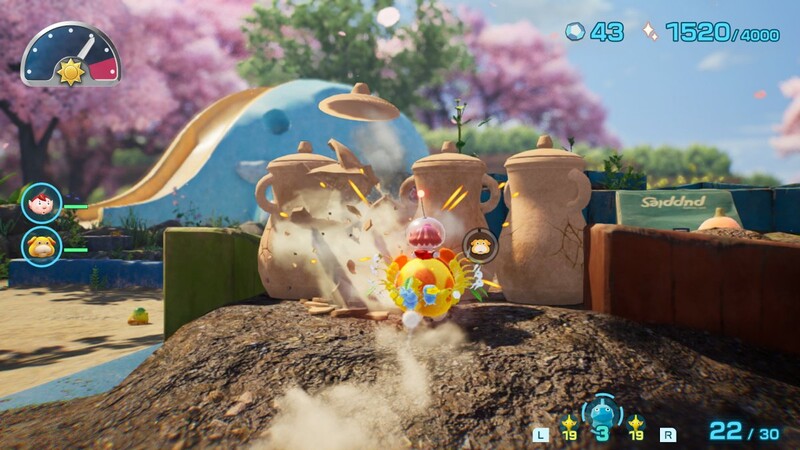Select the red-haired captain portrait
The image size is (800, 450).
click(x=41, y=203)
